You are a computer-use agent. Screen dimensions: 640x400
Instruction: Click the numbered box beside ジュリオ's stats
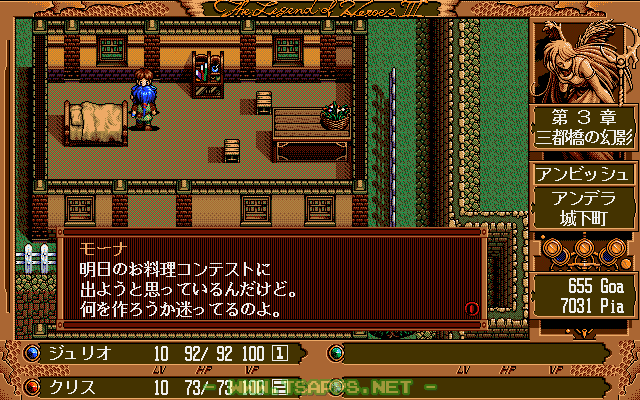281,353
